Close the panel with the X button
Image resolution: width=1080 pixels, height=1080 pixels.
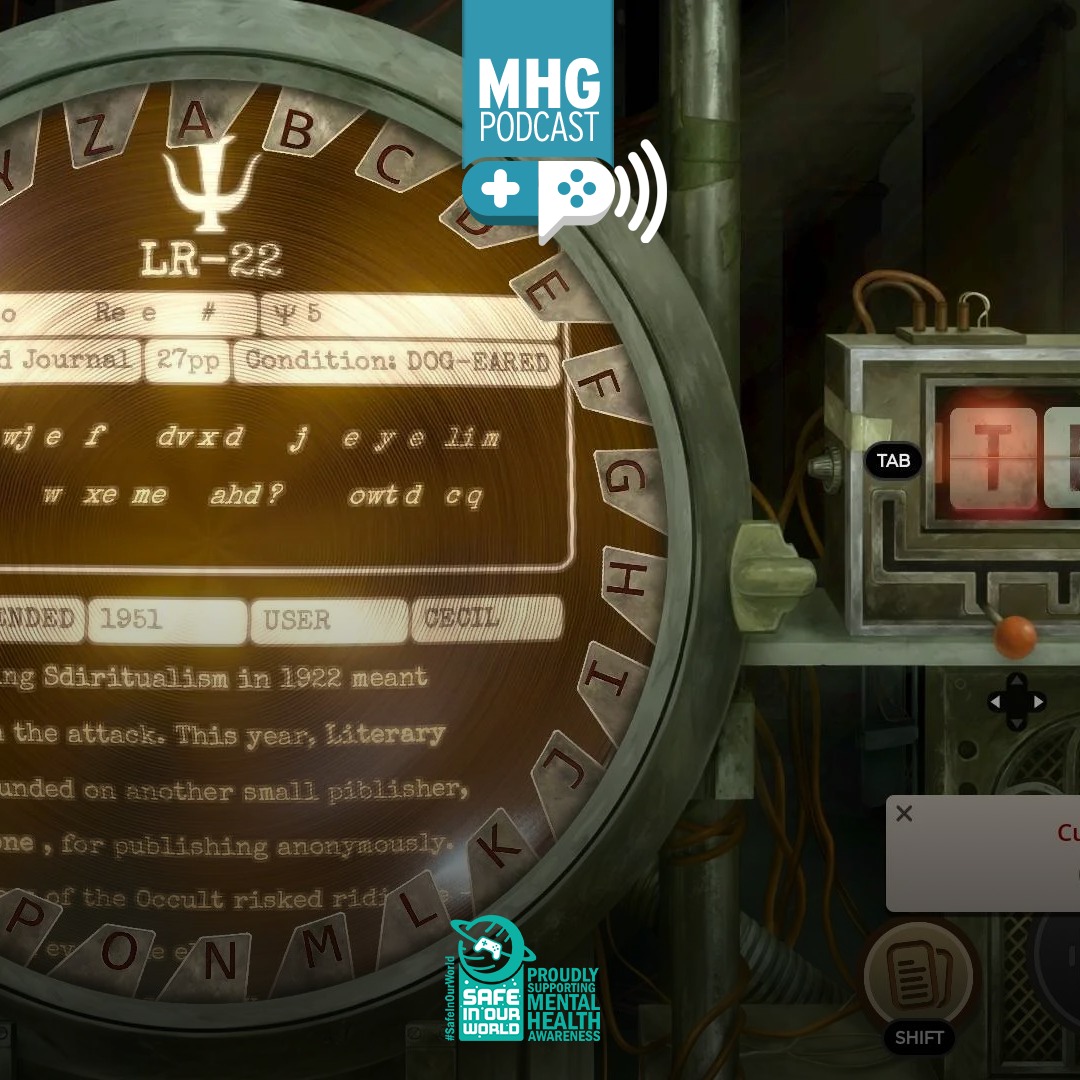(x=904, y=814)
